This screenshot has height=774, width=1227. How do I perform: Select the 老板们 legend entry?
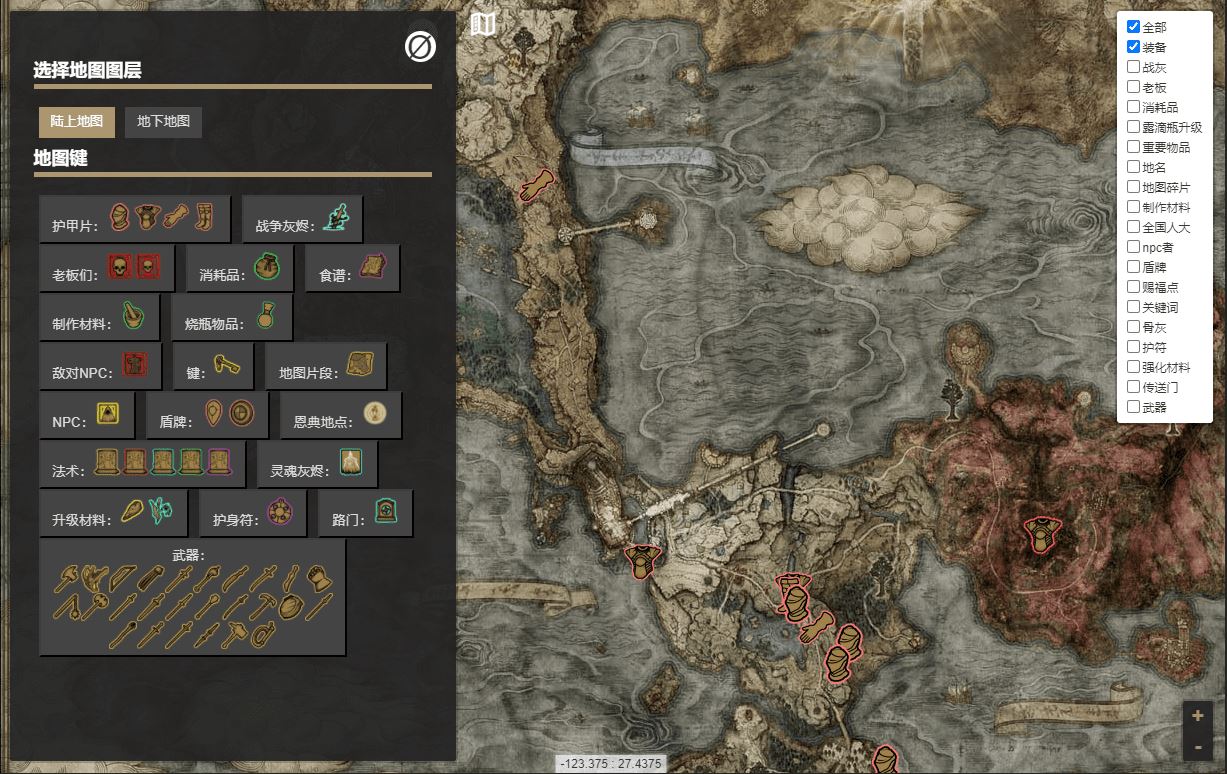(107, 269)
